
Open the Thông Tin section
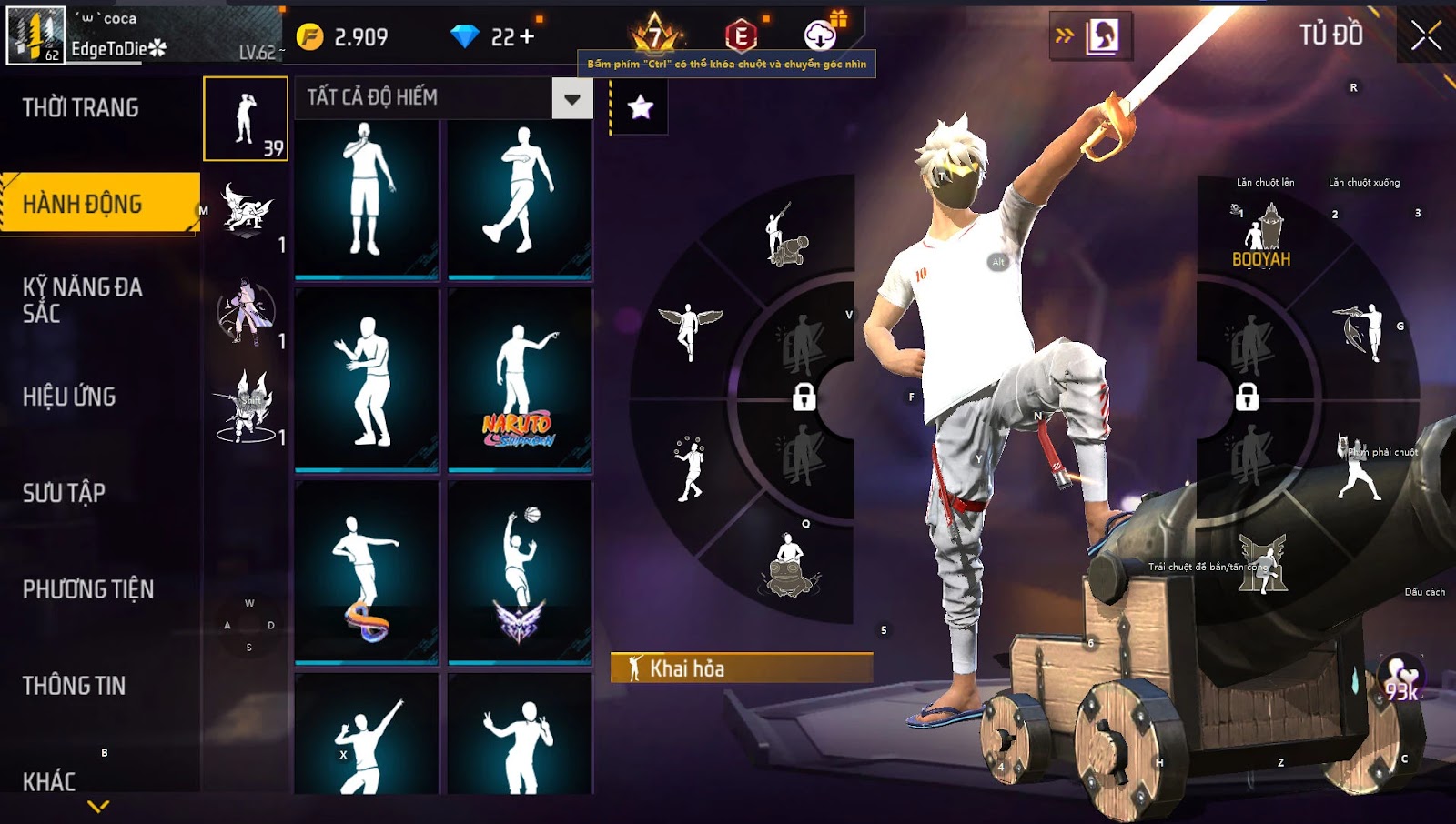point(74,686)
